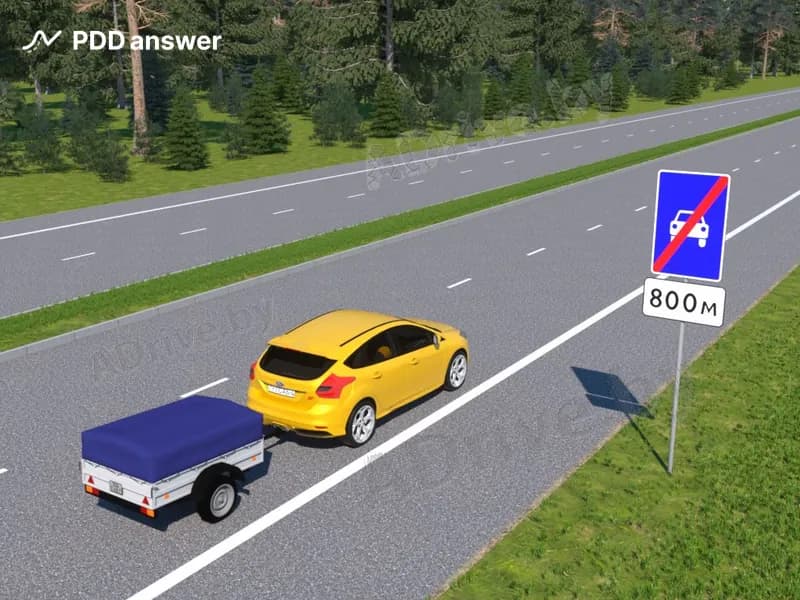
Task: Click the PDD answer logo
Action: point(121,41)
